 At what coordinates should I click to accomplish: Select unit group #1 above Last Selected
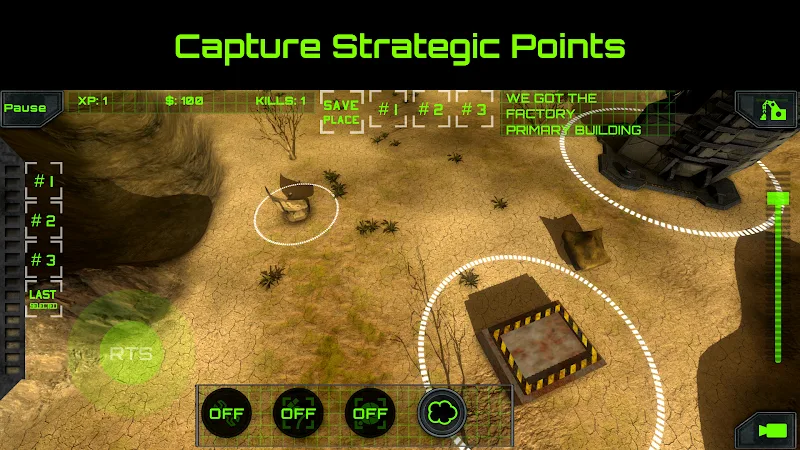click(43, 183)
